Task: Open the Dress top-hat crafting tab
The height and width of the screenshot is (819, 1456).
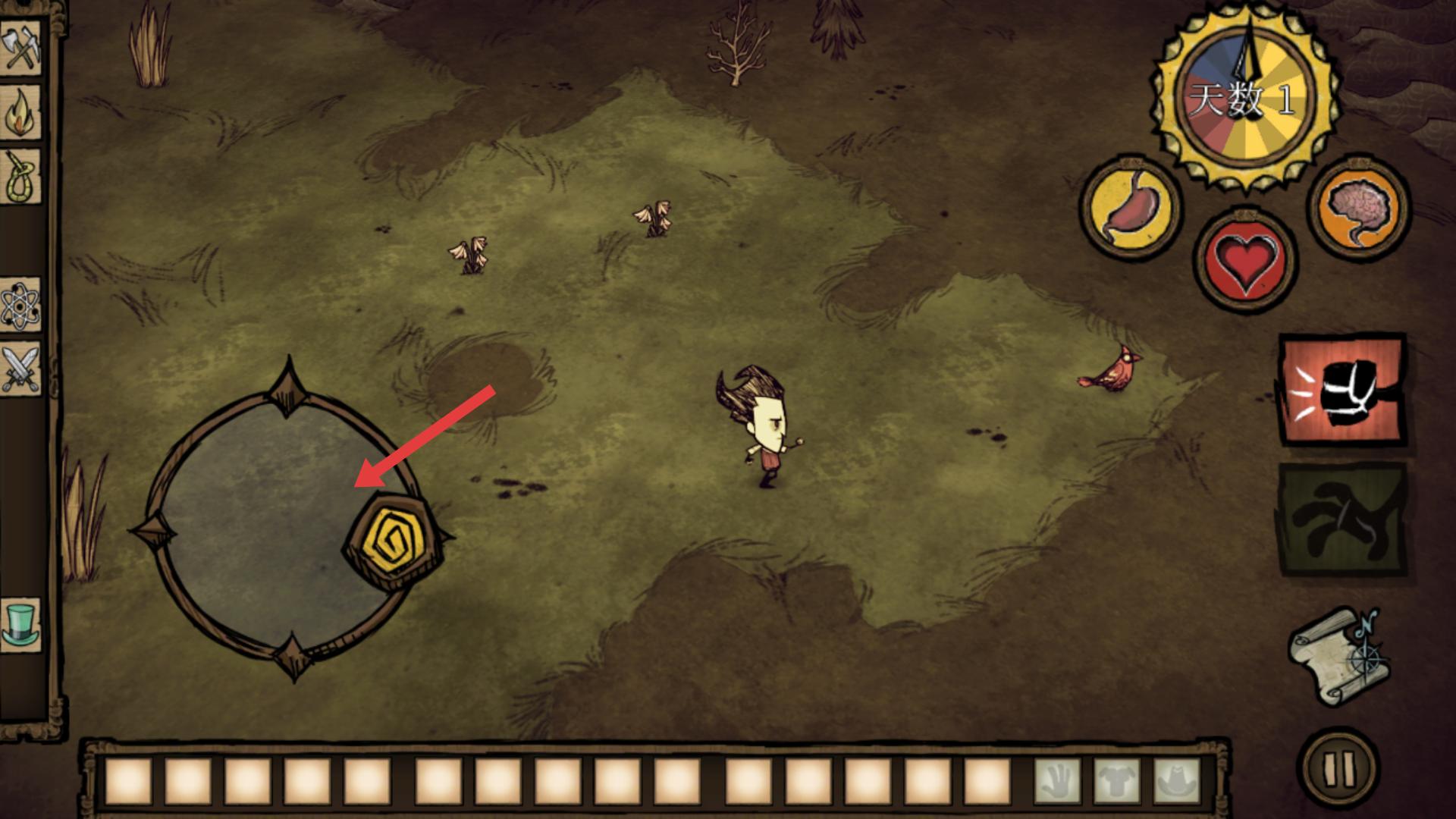Action: (x=20, y=623)
